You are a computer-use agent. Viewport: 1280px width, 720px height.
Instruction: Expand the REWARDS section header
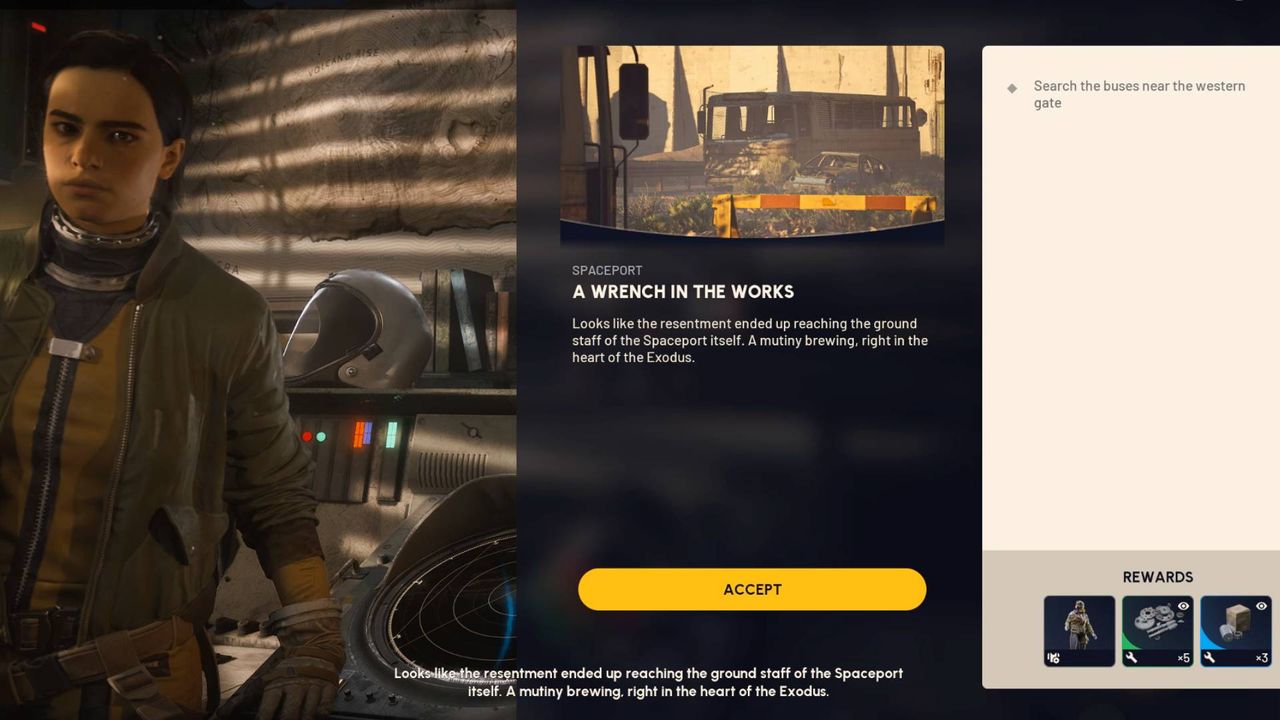1157,577
